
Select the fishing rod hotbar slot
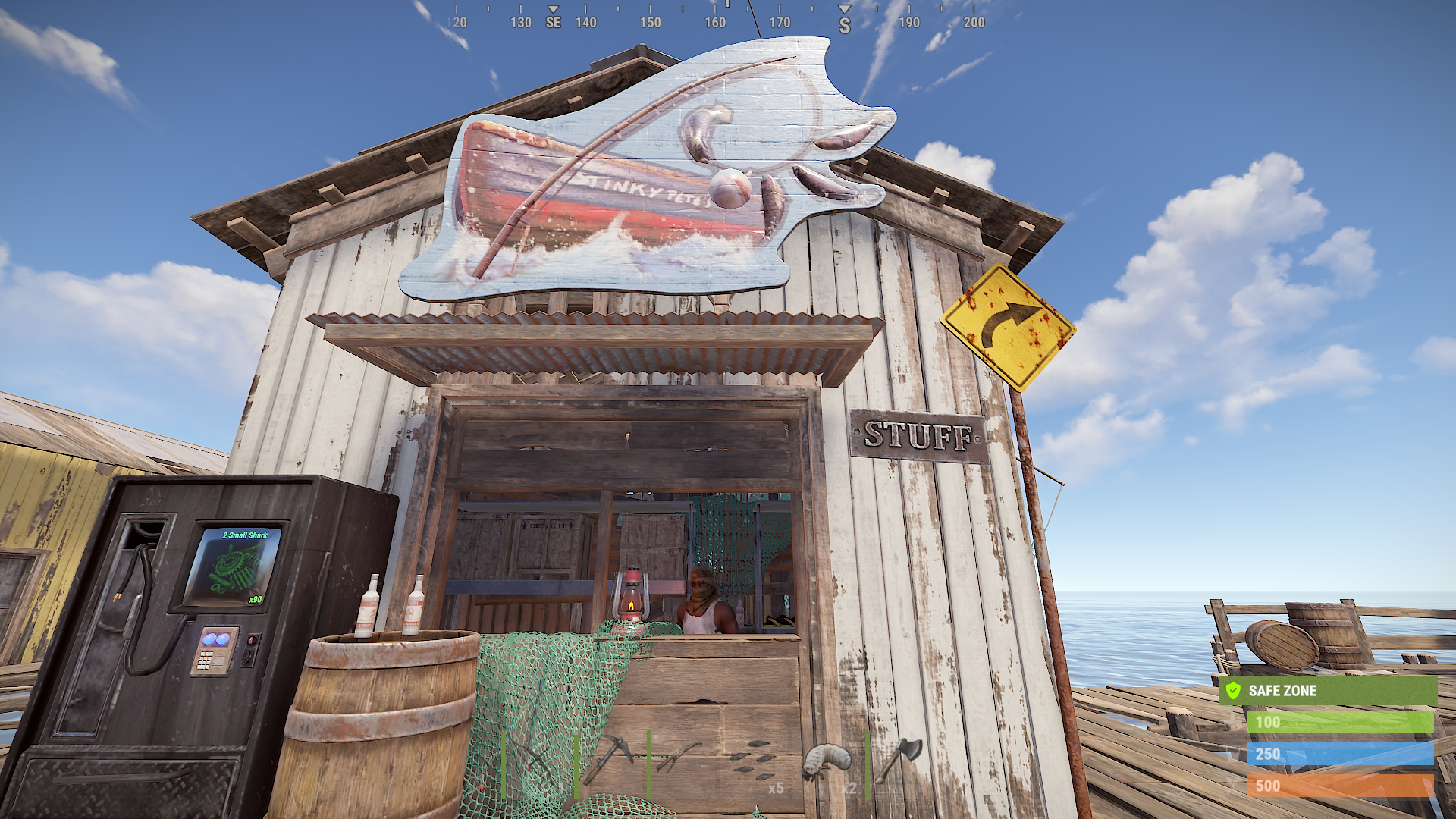pos(538,761)
